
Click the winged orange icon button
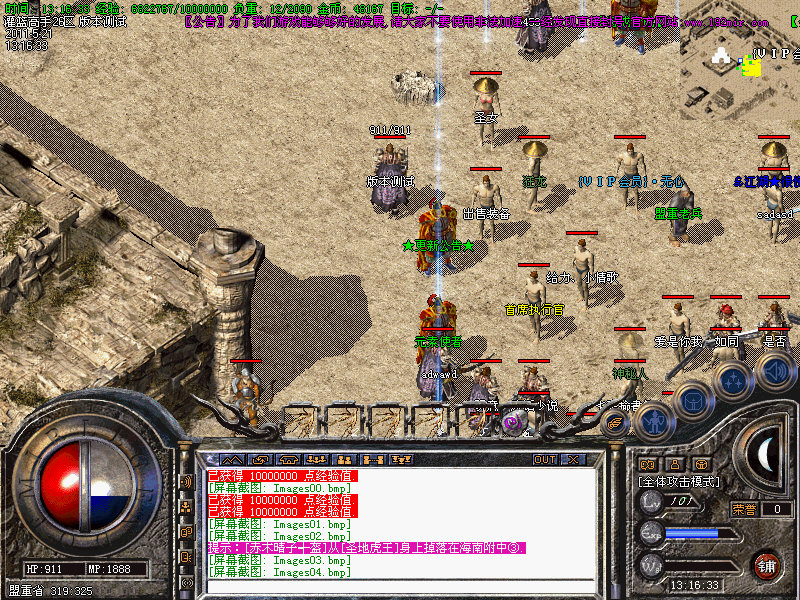click(x=614, y=423)
